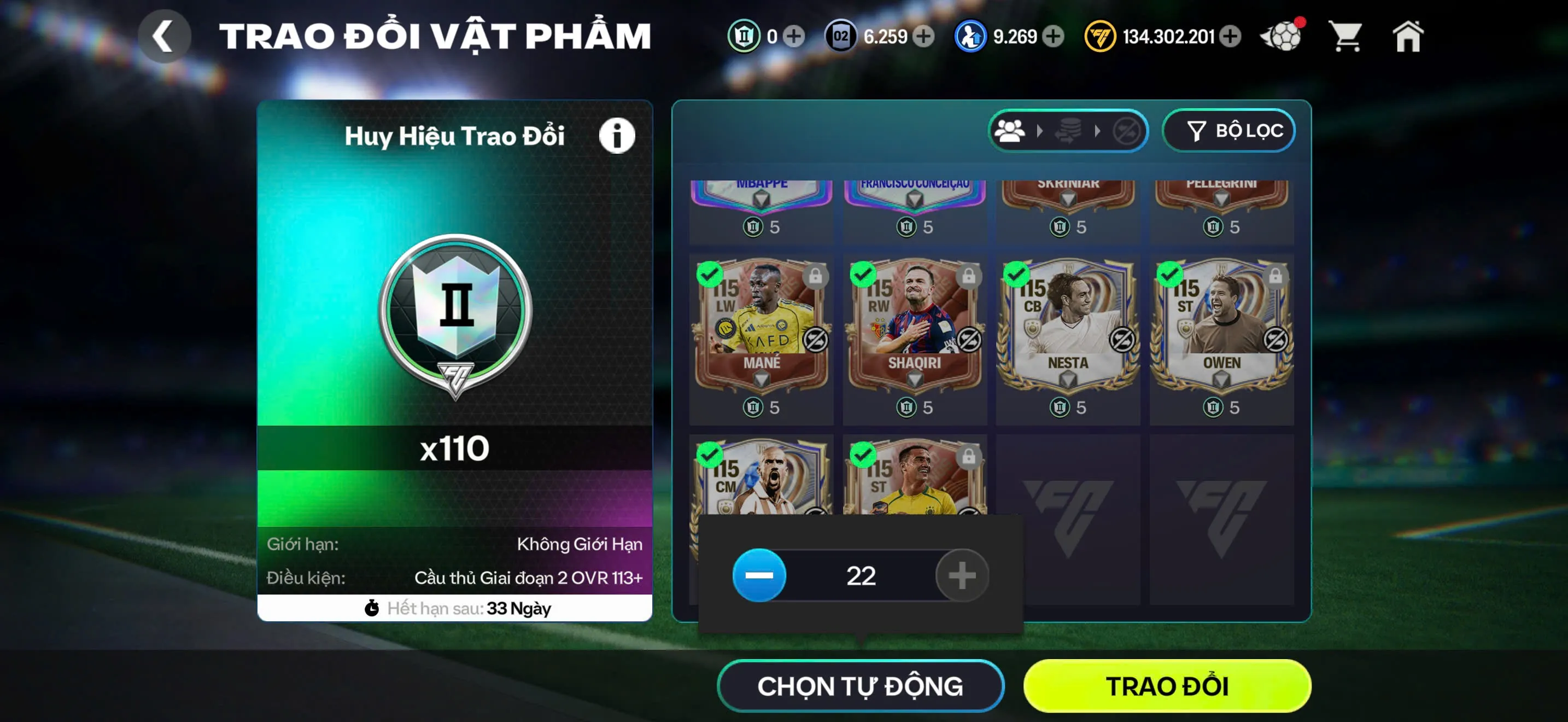Click the plus next to the FC coins balance
1568x722 pixels.
click(x=1231, y=37)
